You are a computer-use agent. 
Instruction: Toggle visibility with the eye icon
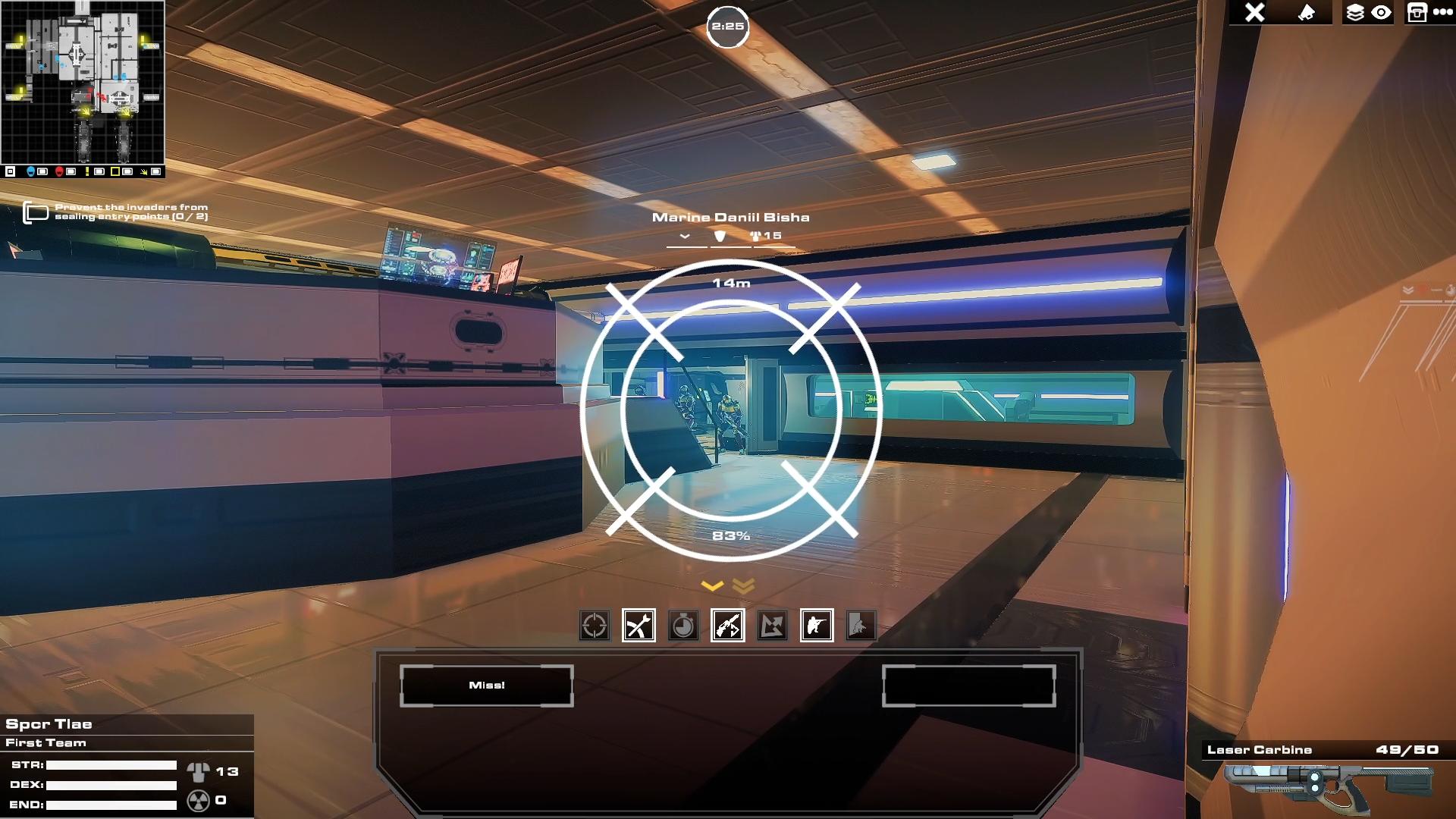tap(1382, 11)
